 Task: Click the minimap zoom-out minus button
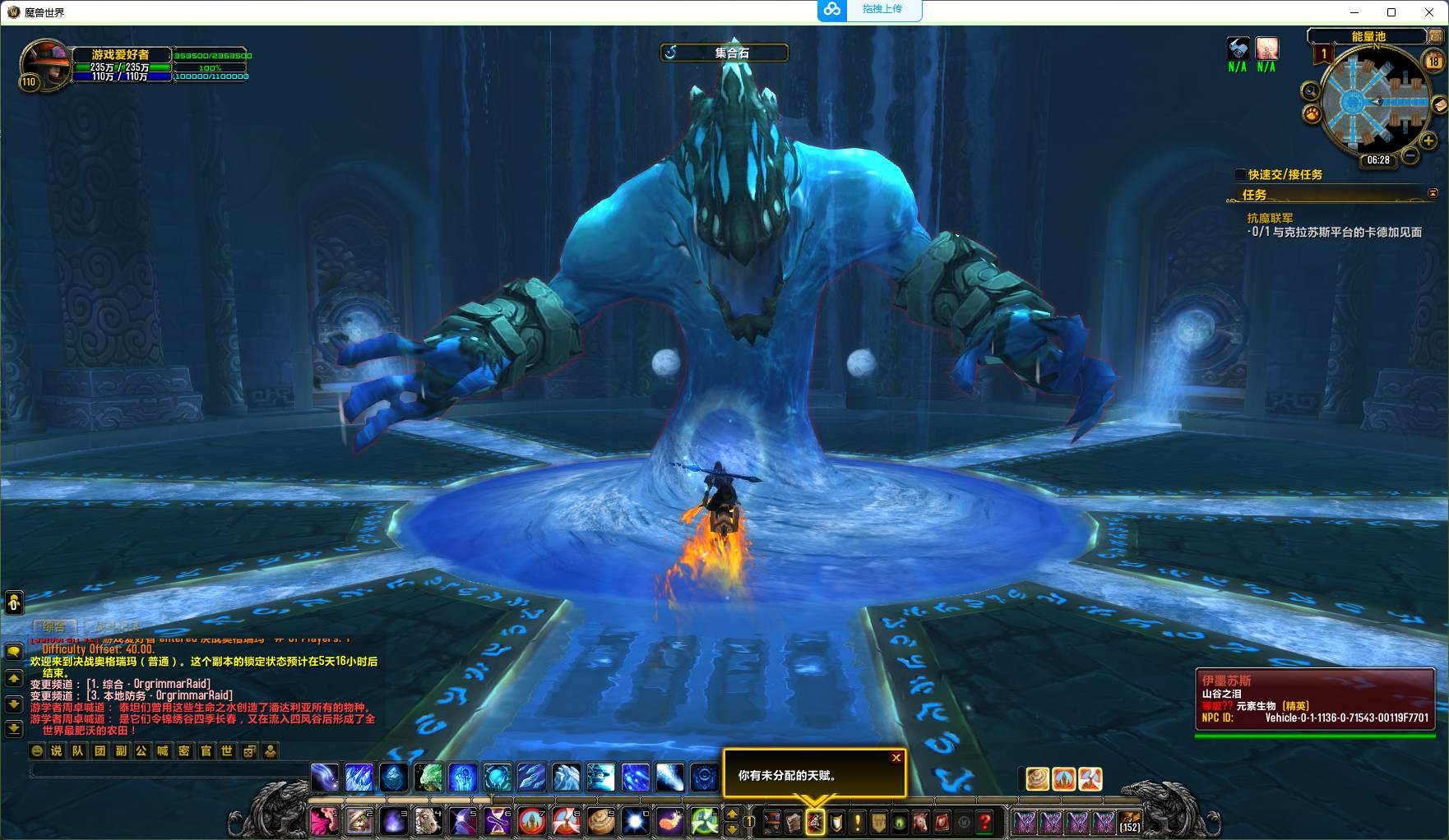[1410, 155]
